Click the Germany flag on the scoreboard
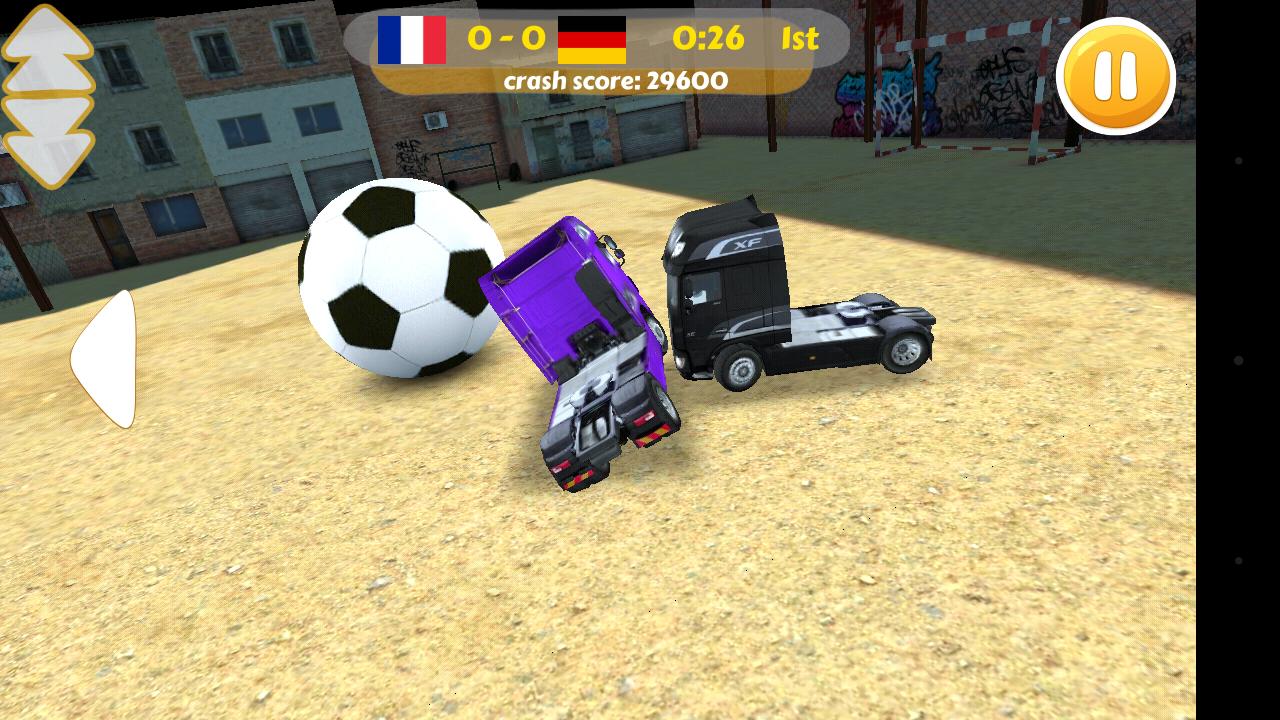The width and height of the screenshot is (1280, 720). point(592,40)
